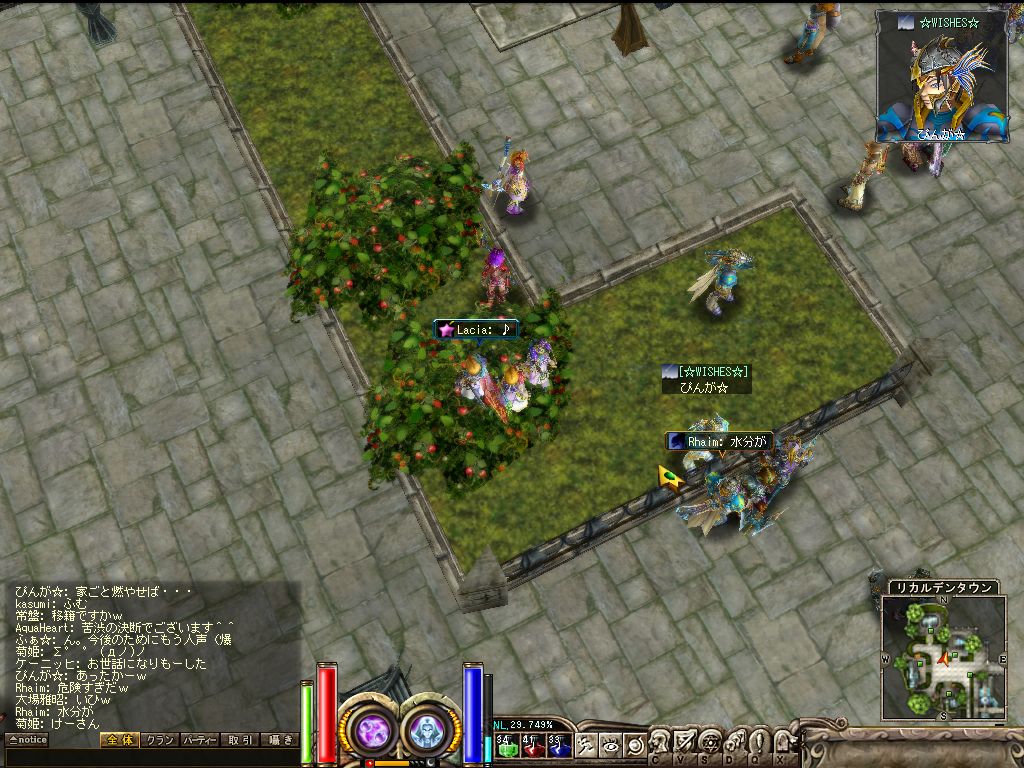This screenshot has width=1024, height=768.
Task: Open the skills hexagram icon
Action: point(710,742)
